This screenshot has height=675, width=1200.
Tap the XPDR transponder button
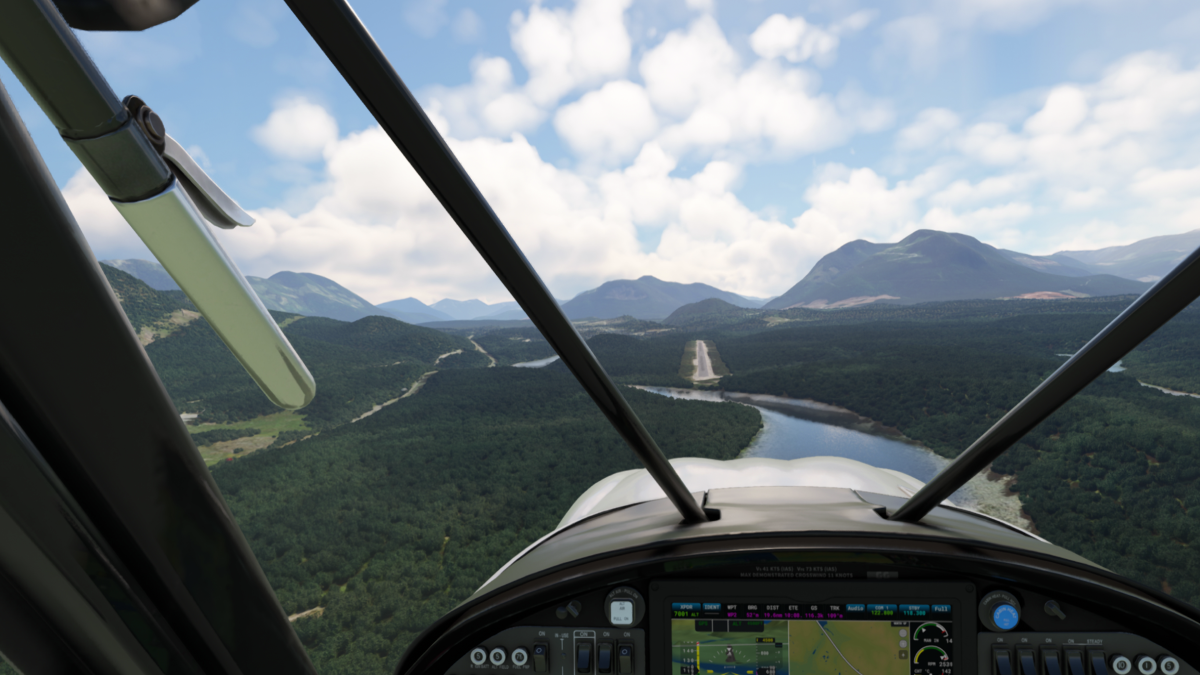coord(685,609)
